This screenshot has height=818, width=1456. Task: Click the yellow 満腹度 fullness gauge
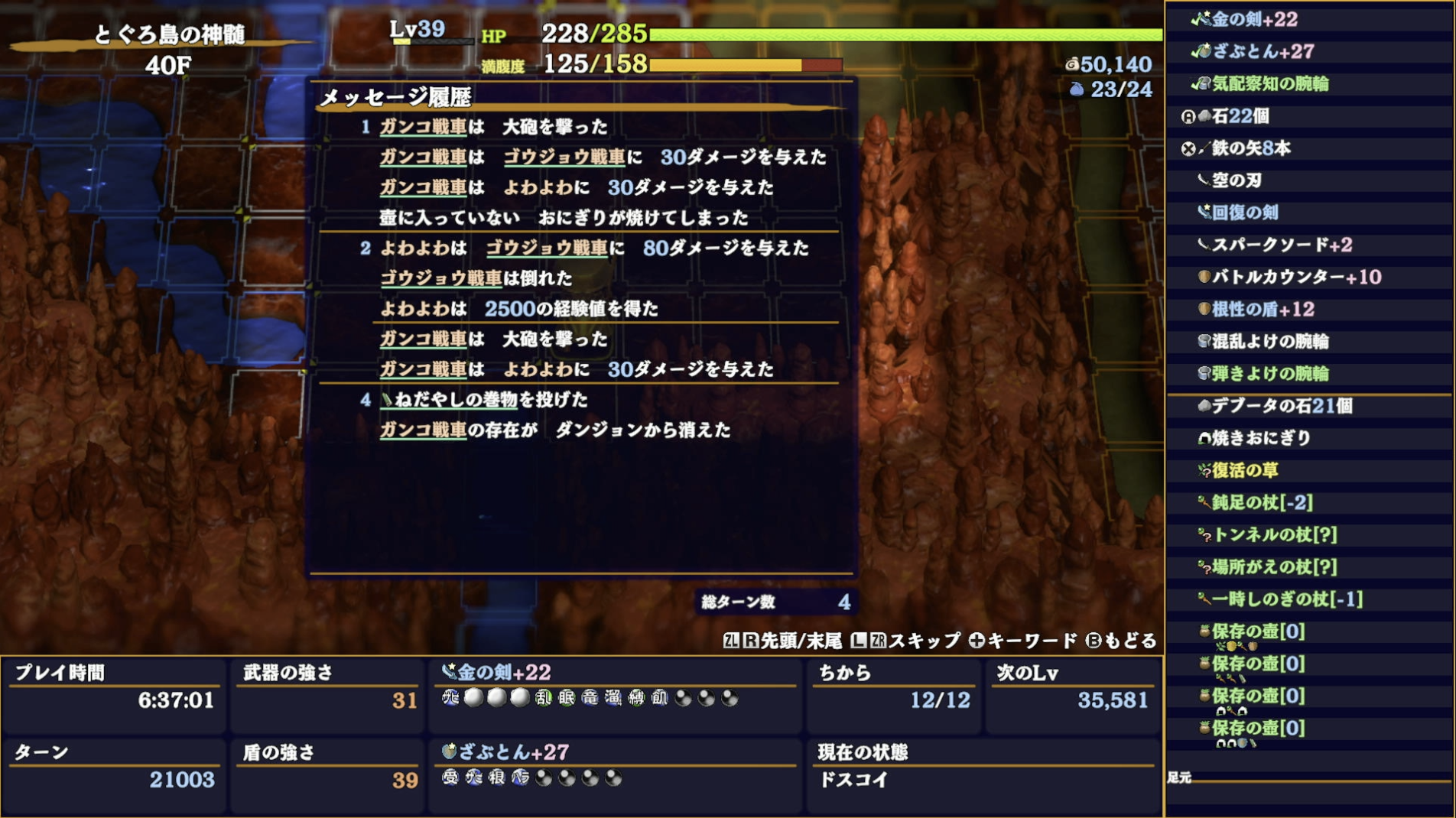coord(726,66)
